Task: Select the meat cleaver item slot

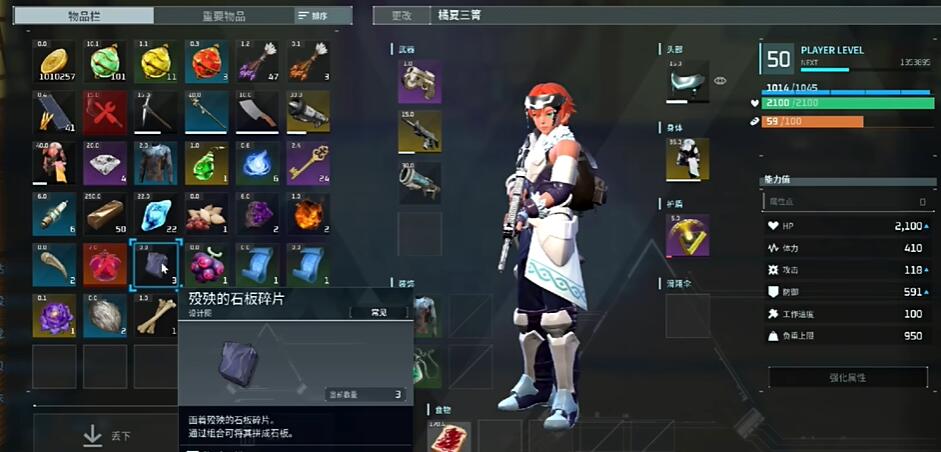Action: [x=257, y=113]
